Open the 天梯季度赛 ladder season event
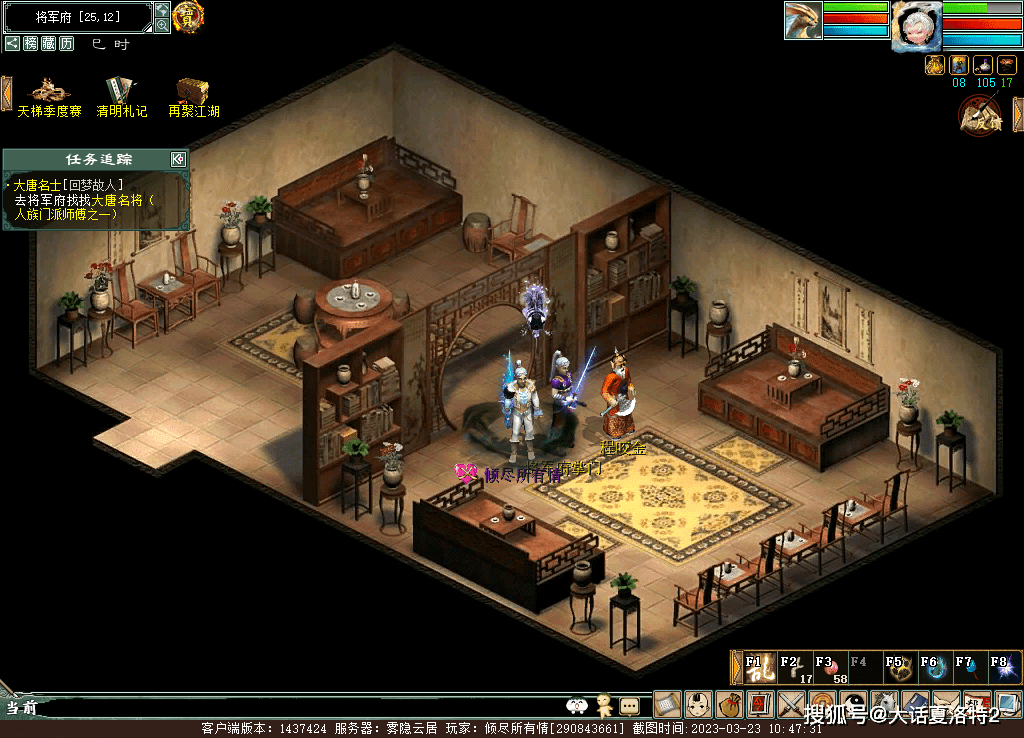The width and height of the screenshot is (1024, 738). 49,96
